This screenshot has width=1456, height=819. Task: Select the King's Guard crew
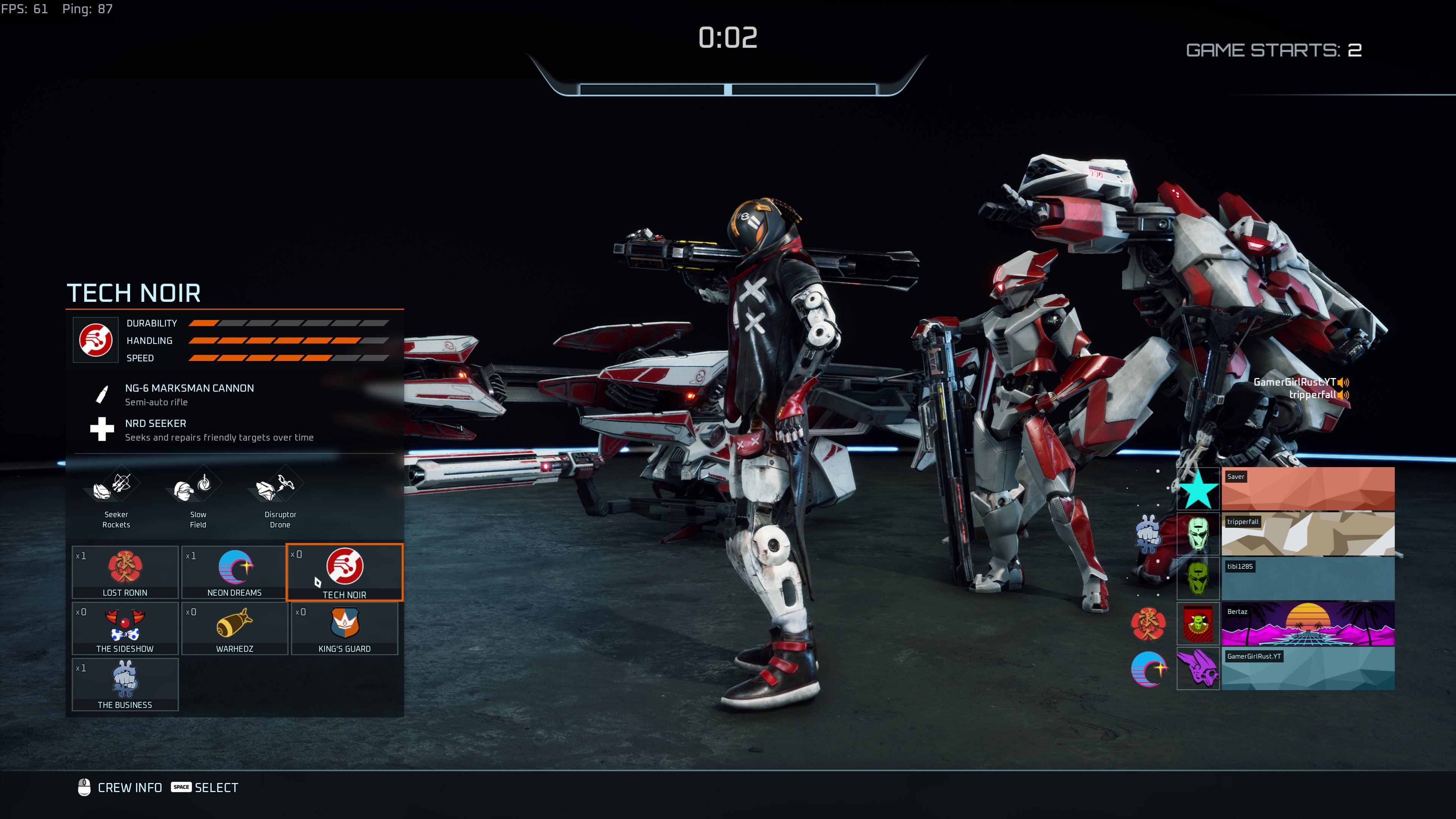(344, 628)
